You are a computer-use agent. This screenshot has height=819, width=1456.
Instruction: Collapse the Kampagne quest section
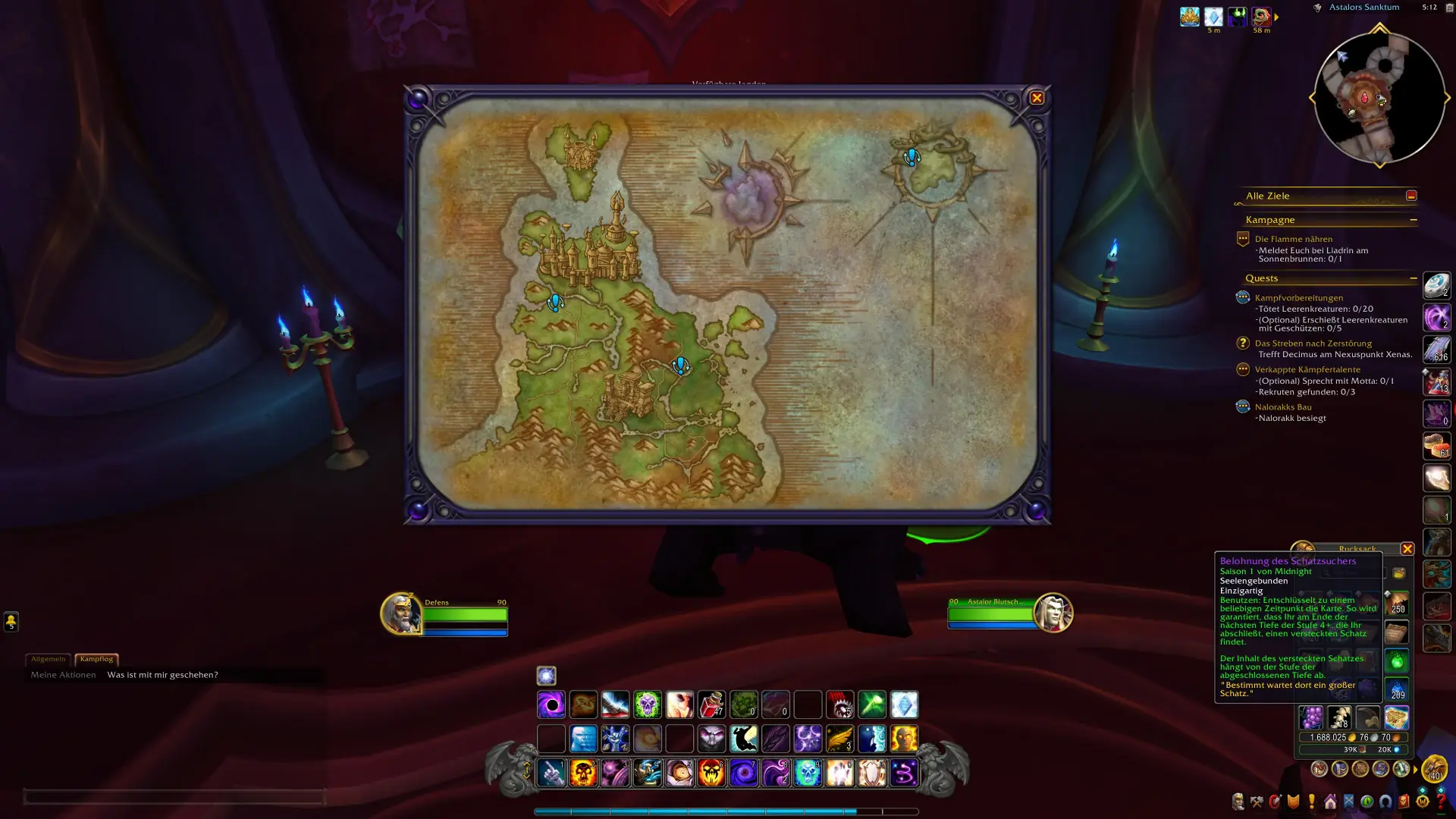point(1414,219)
